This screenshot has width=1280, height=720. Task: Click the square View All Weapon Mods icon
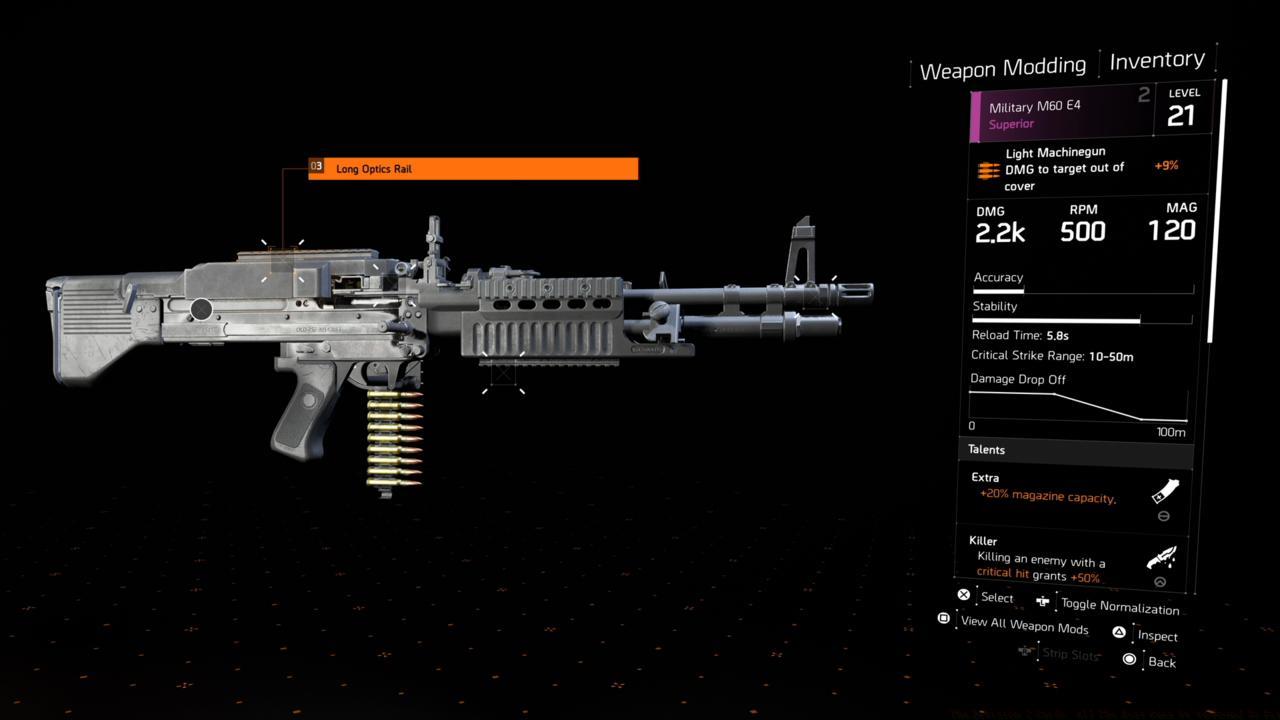pos(943,619)
